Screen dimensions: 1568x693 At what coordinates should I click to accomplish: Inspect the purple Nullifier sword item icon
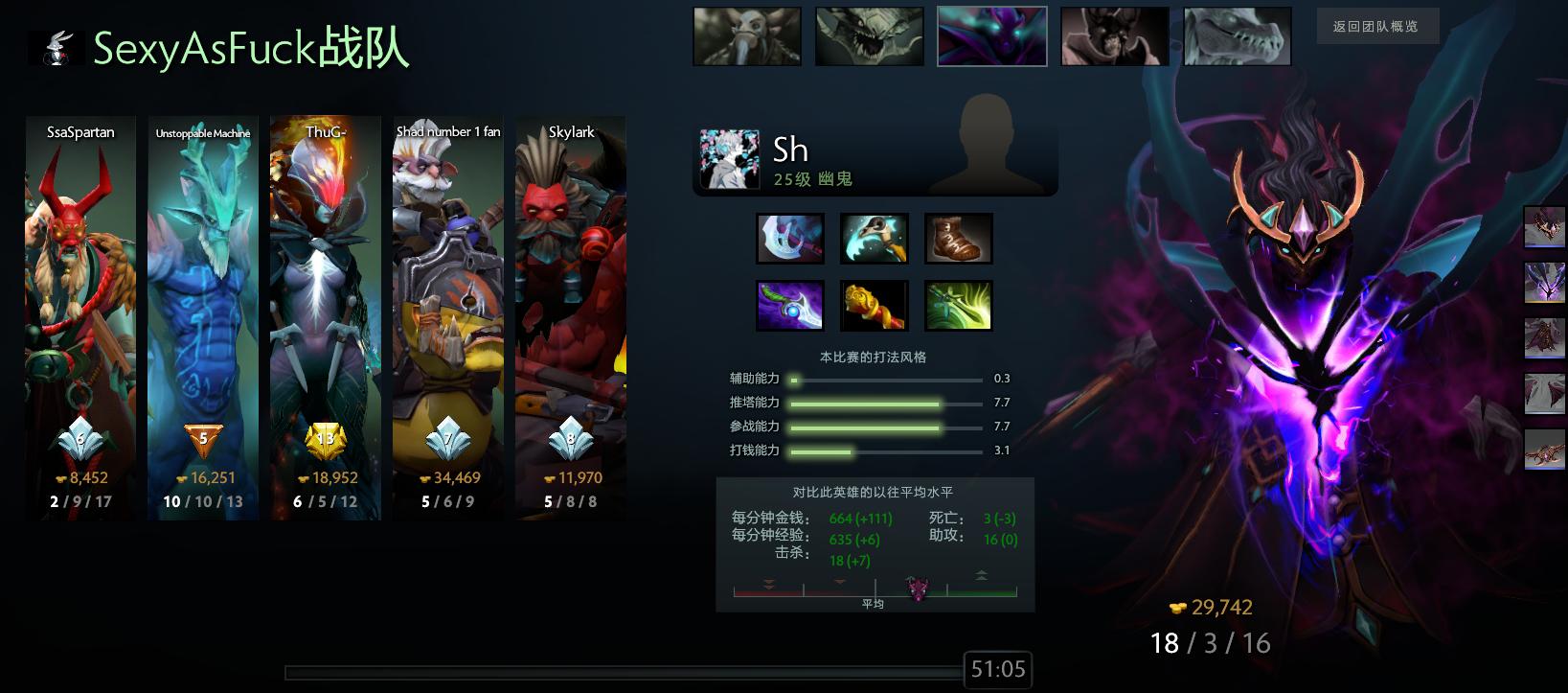click(790, 305)
